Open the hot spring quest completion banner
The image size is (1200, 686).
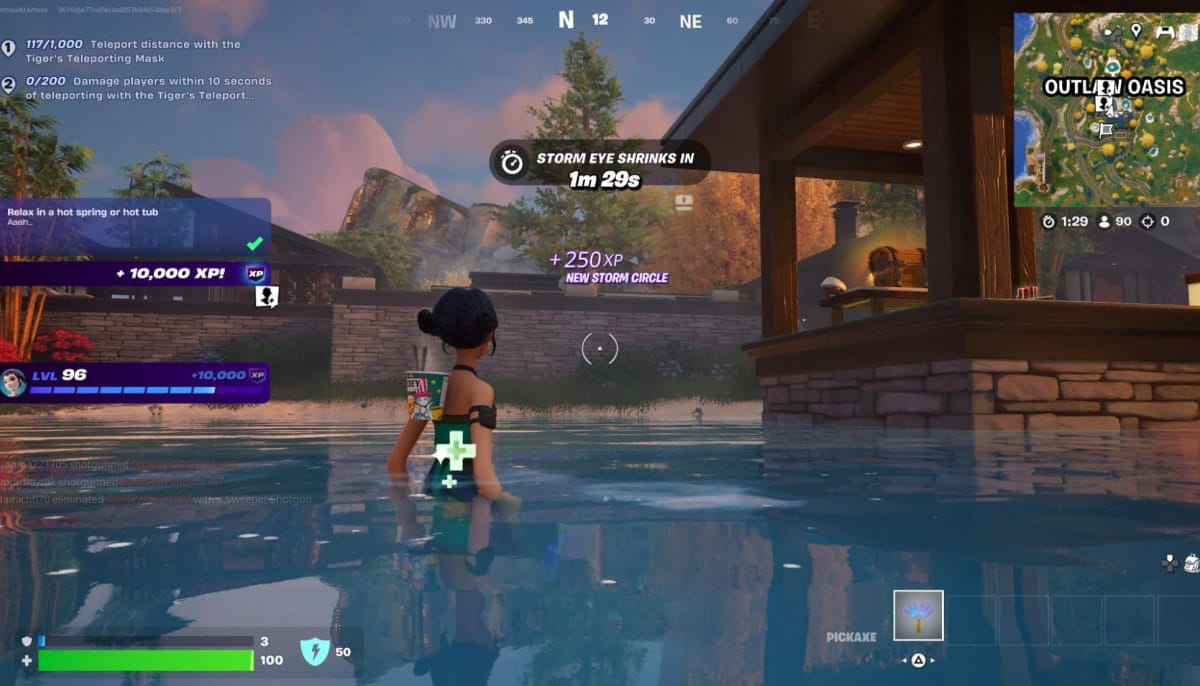tap(135, 227)
